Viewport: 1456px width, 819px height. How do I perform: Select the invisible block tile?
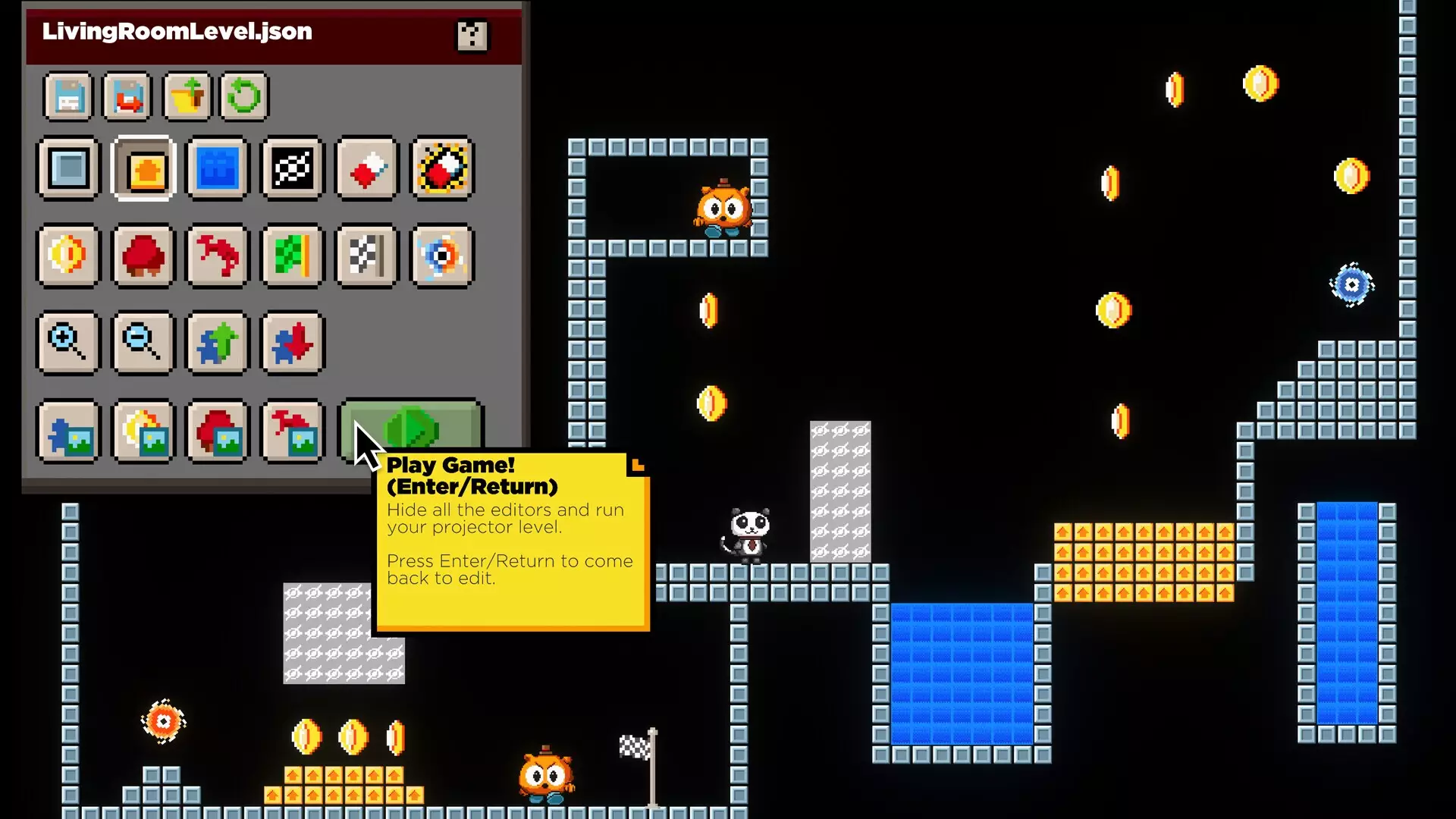tap(292, 168)
